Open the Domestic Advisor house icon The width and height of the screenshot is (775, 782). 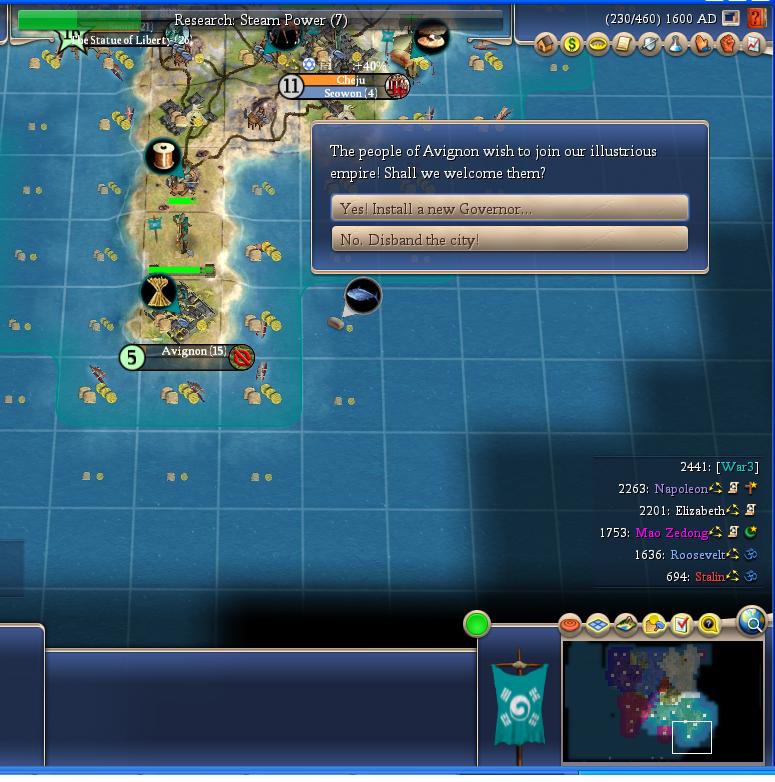pos(546,44)
